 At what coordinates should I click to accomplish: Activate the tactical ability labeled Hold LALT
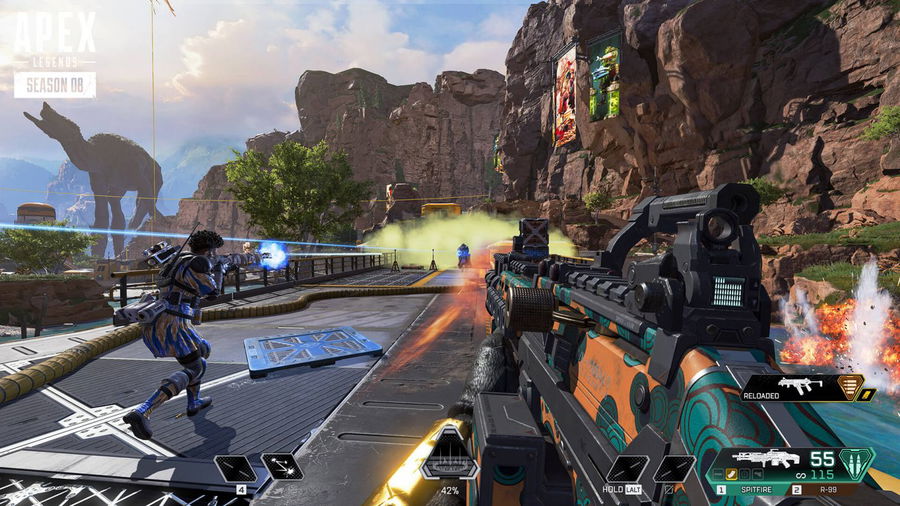pyautogui.click(x=627, y=469)
